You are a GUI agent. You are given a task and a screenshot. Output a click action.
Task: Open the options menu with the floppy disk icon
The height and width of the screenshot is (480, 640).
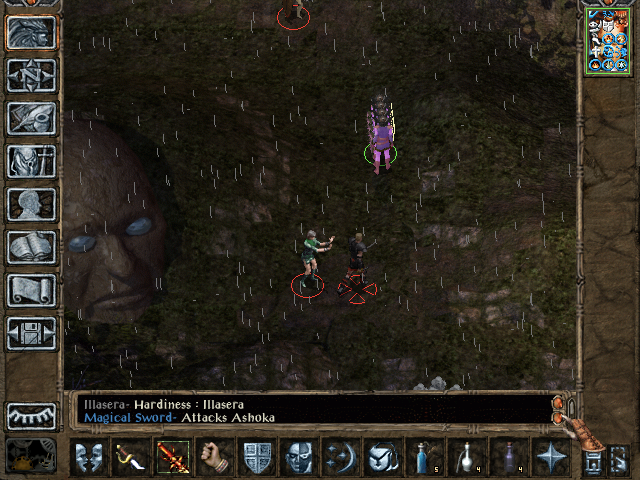click(x=31, y=333)
